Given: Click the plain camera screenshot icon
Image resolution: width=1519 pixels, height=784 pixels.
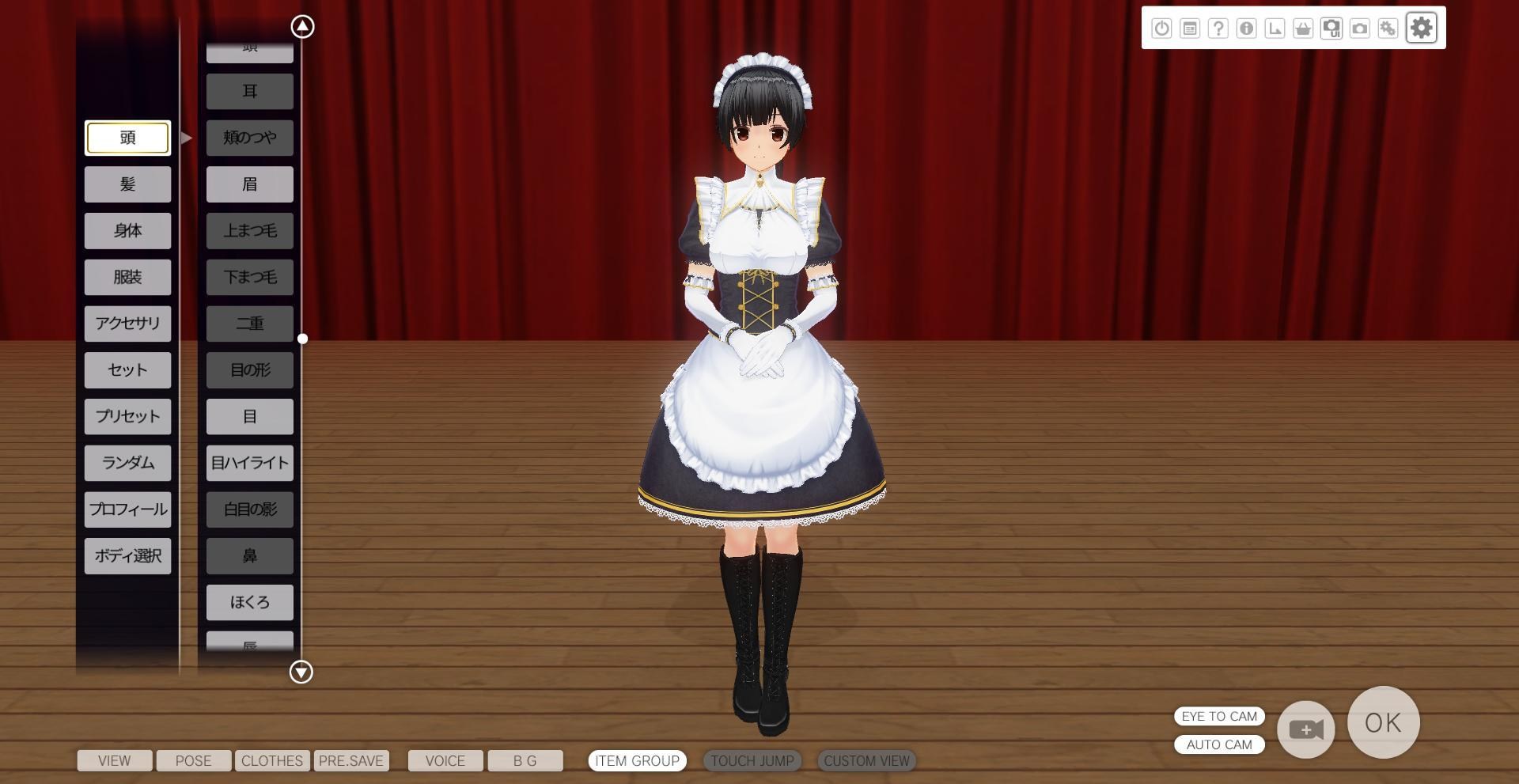Looking at the screenshot, I should [1362, 28].
